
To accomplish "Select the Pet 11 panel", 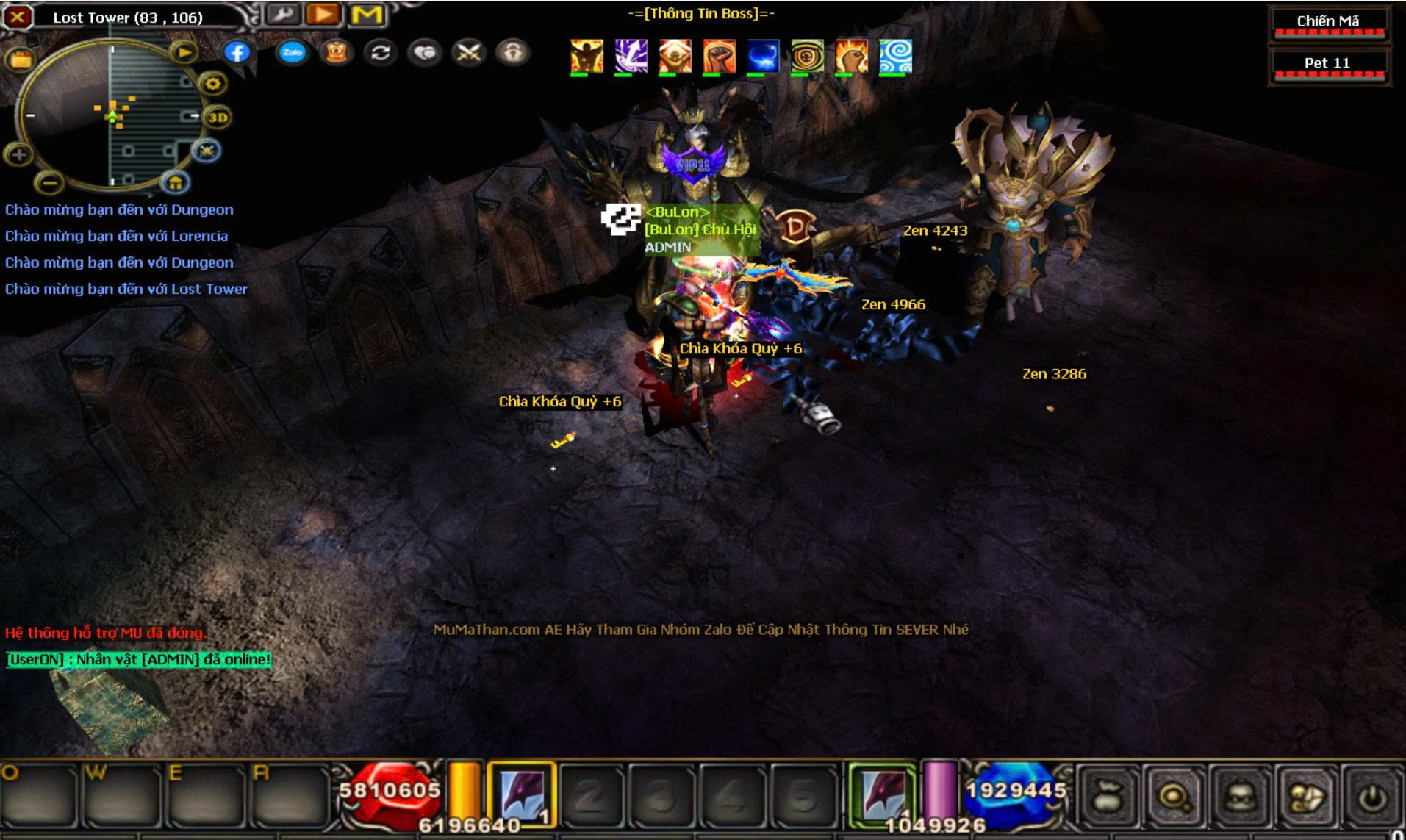I will tap(1328, 64).
